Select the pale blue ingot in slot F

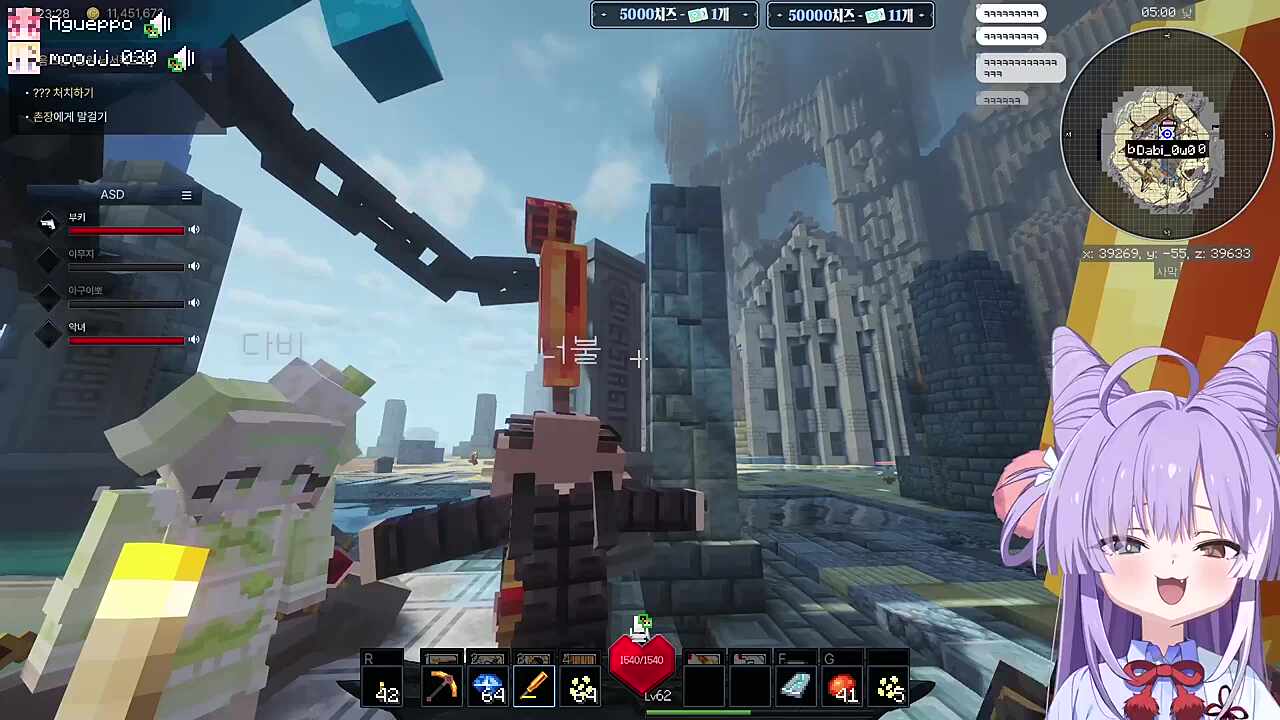pyautogui.click(x=797, y=687)
